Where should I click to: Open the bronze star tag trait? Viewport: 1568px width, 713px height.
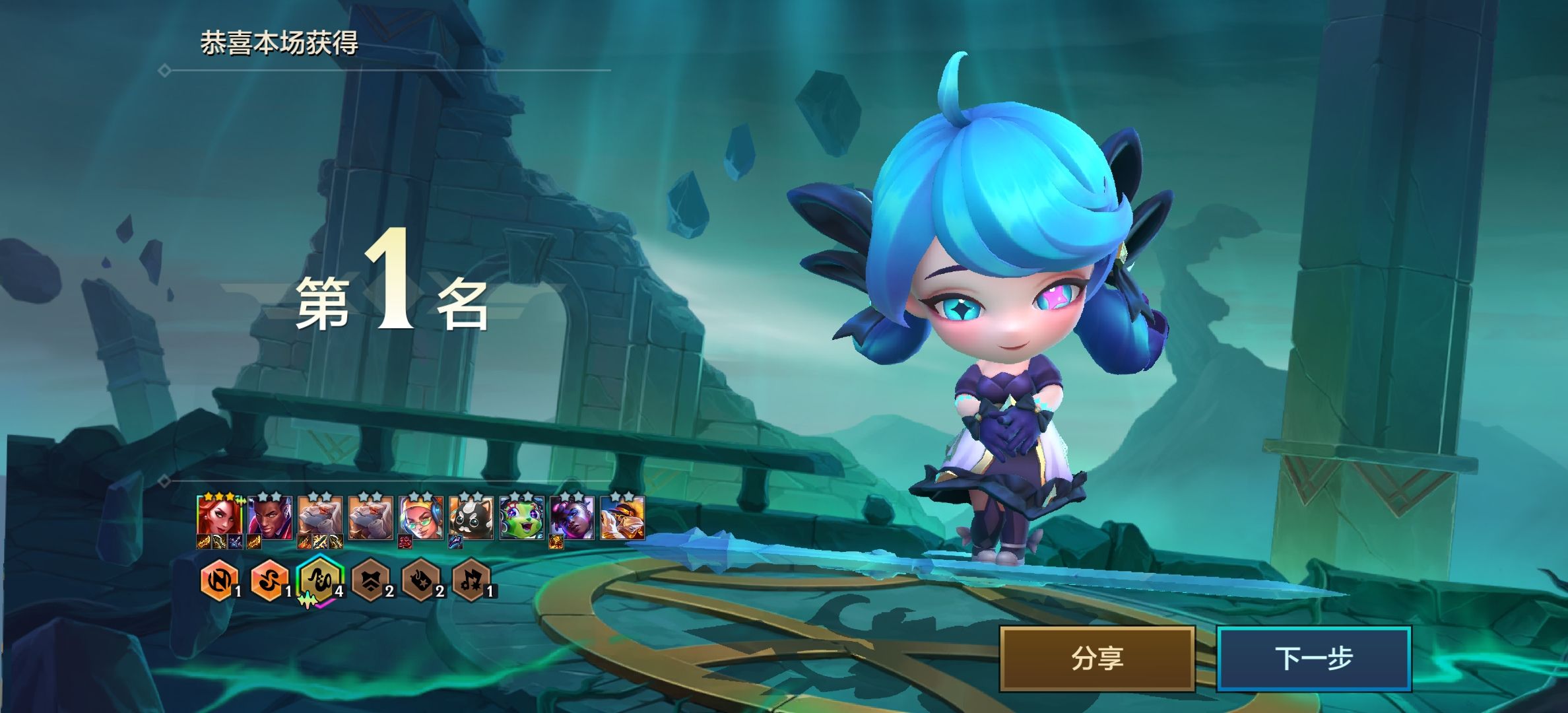click(x=421, y=581)
